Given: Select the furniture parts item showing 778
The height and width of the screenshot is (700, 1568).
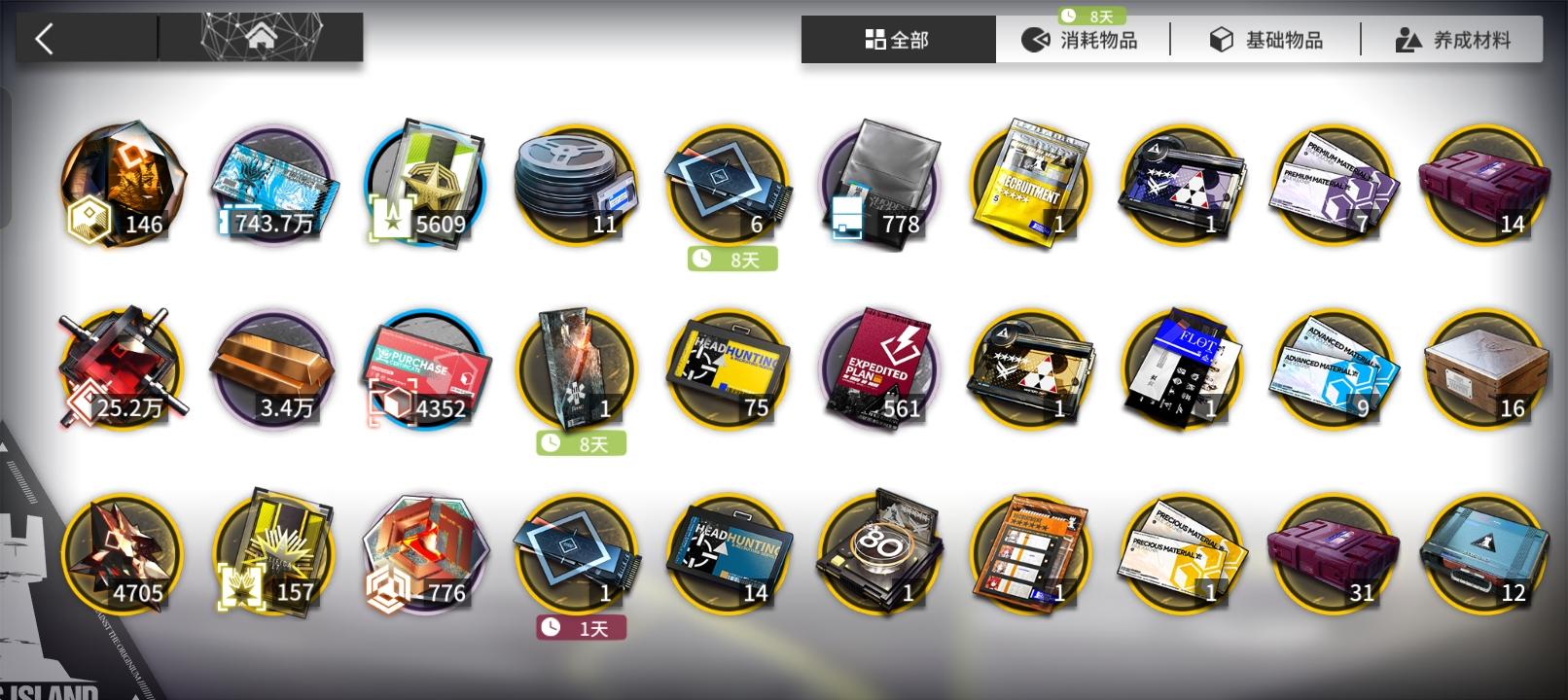Looking at the screenshot, I should (880, 185).
